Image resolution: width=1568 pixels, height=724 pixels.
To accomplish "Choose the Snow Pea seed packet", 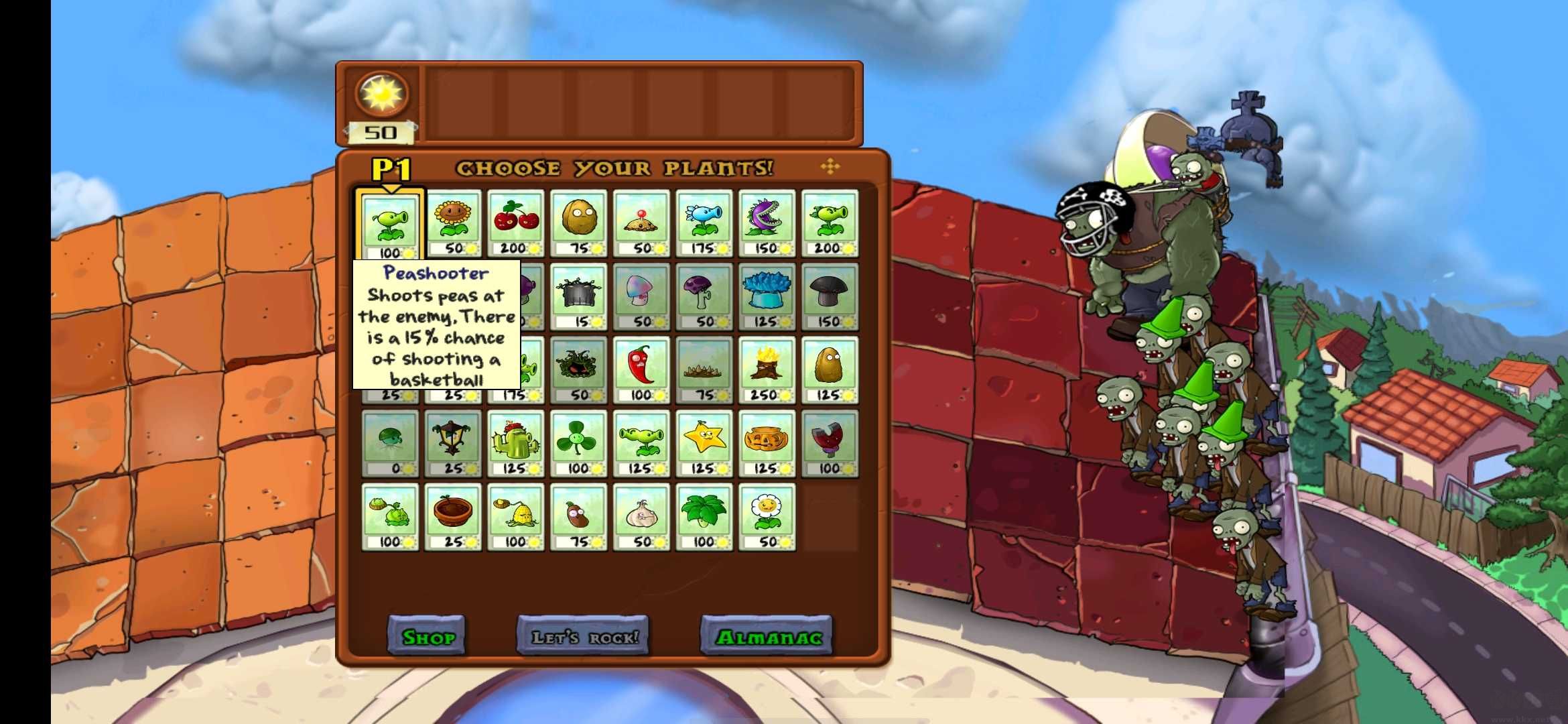I will point(704,223).
